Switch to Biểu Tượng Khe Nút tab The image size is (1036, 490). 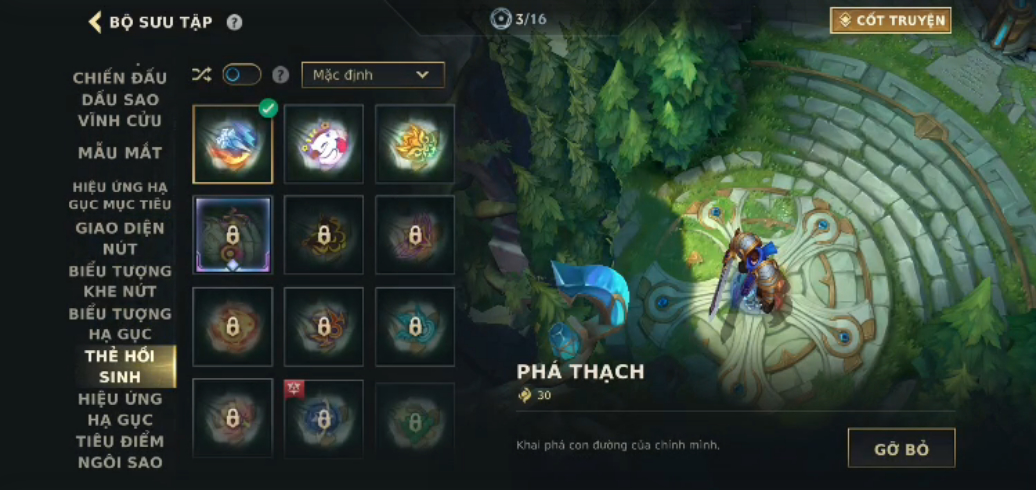[x=120, y=281]
